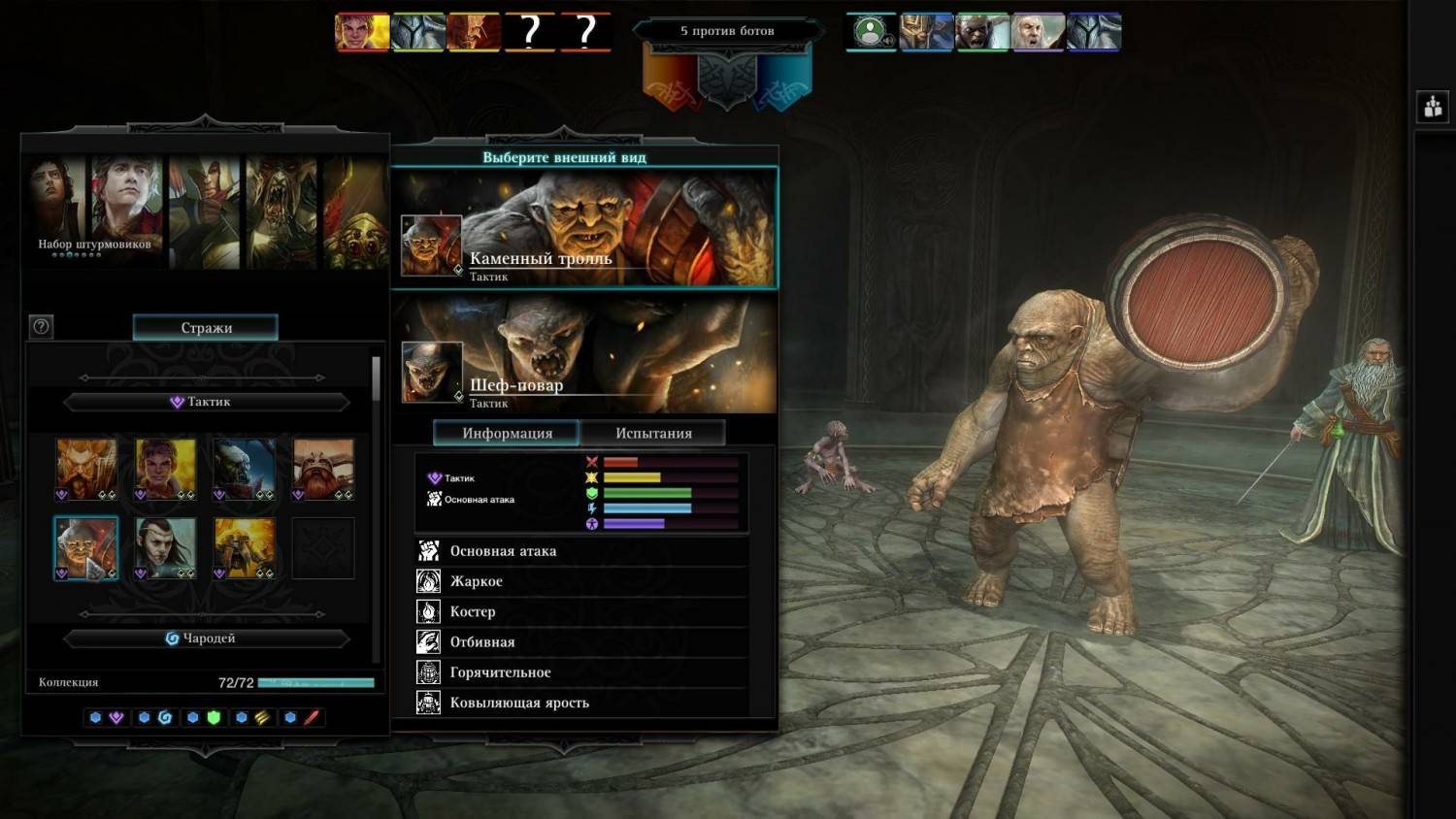Image resolution: width=1456 pixels, height=819 pixels.
Task: Open the Испытания tab
Action: pos(653,433)
